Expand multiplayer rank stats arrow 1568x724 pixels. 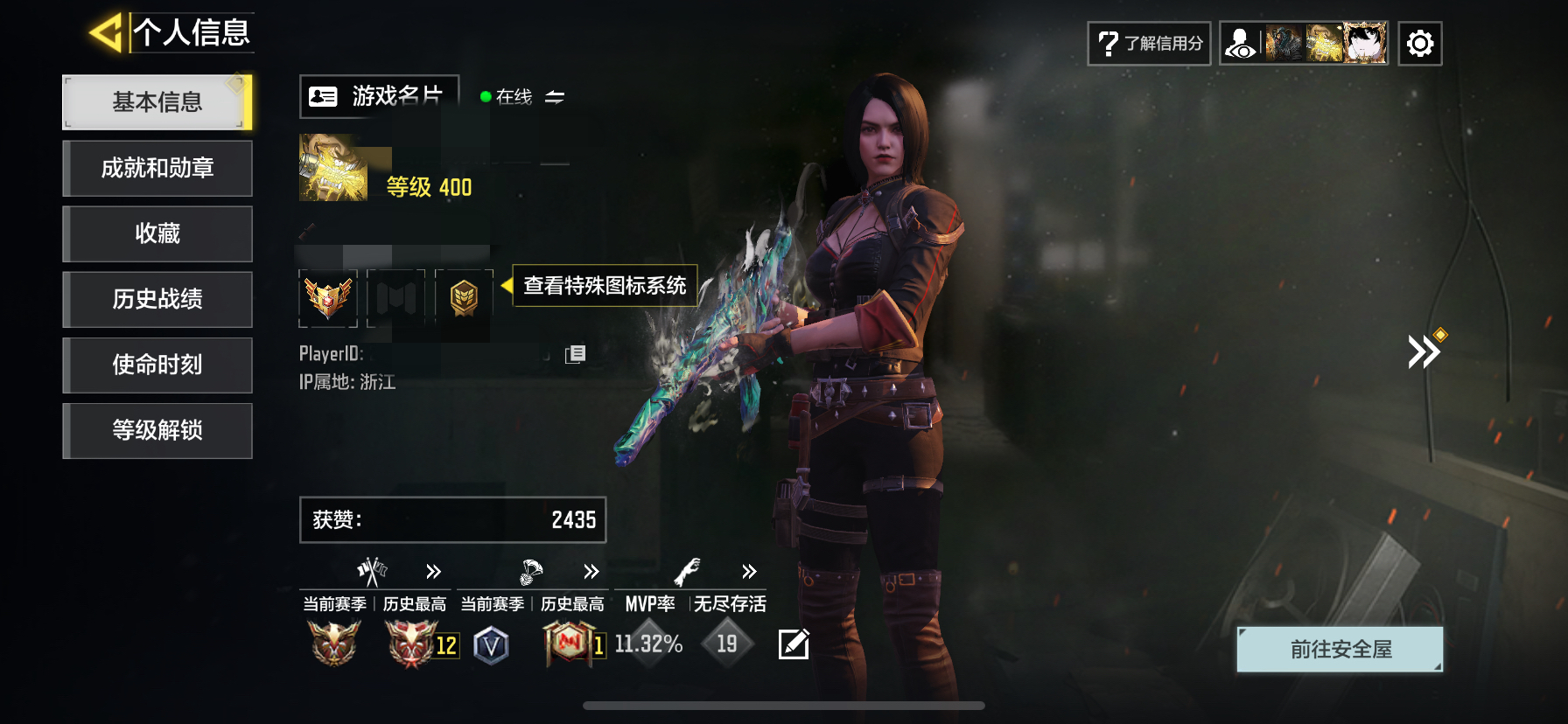tap(433, 572)
